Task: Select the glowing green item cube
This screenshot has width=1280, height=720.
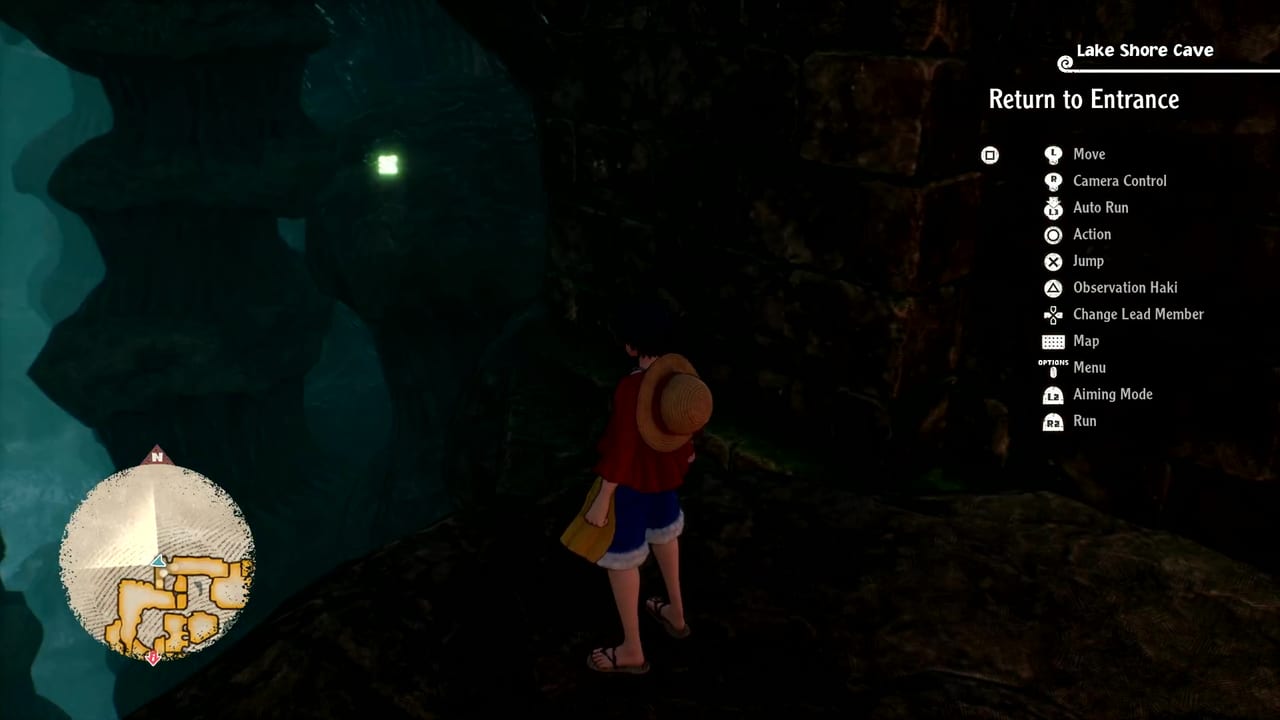Action: tap(387, 164)
